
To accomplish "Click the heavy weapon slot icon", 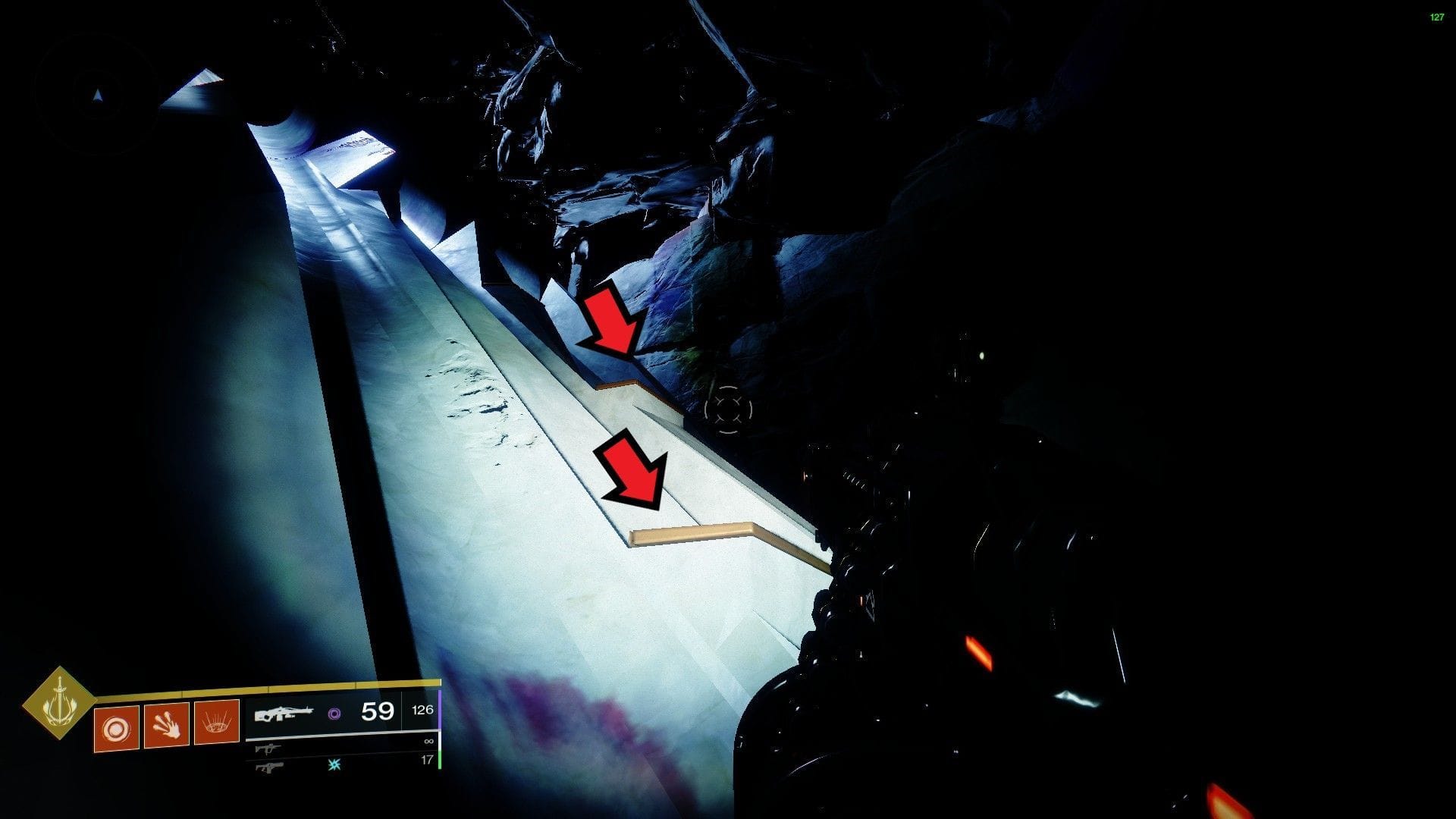I will pyautogui.click(x=269, y=767).
